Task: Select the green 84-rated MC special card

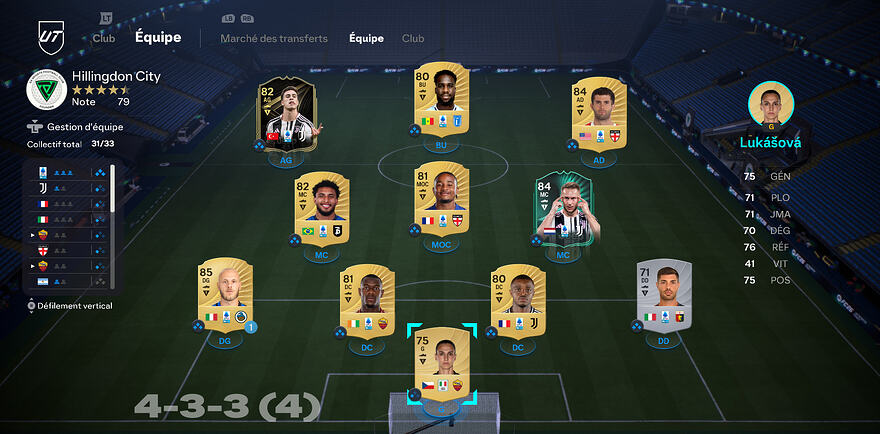Action: (564, 208)
